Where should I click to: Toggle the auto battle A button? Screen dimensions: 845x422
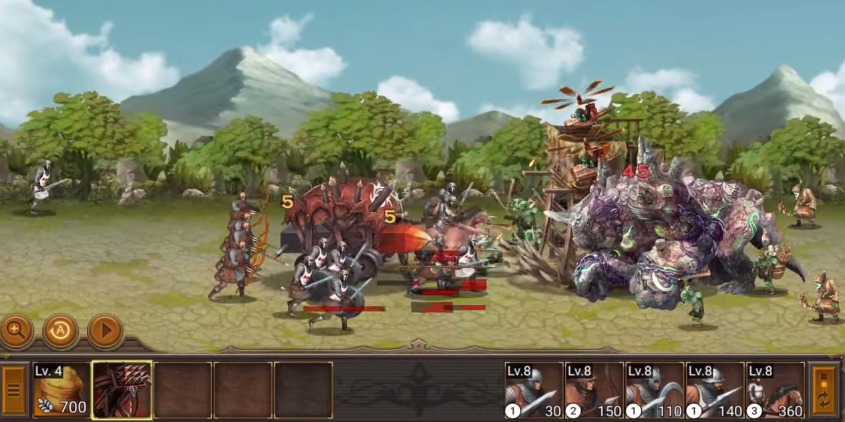pyautogui.click(x=61, y=329)
